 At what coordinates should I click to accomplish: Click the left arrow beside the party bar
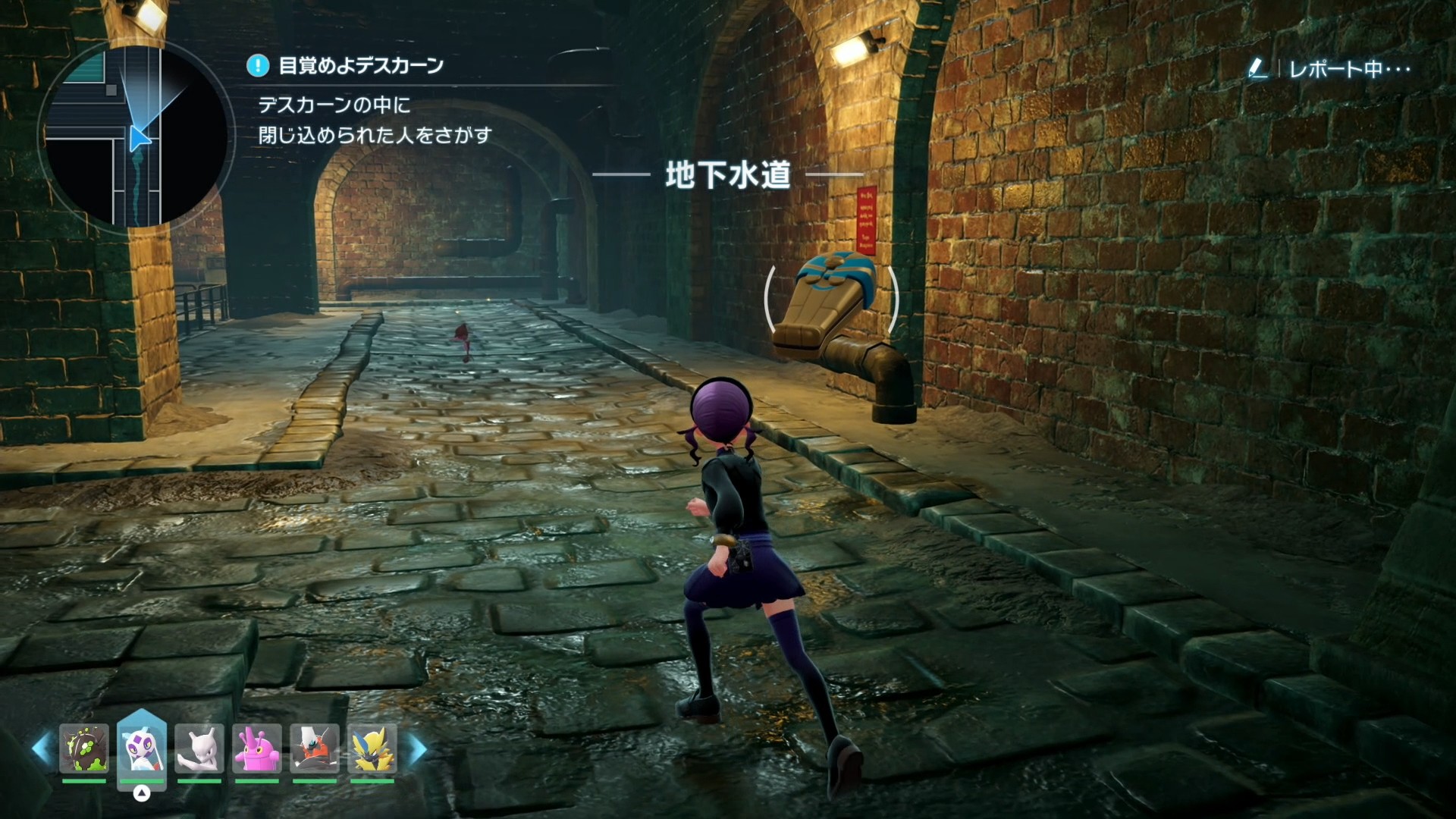tap(42, 748)
